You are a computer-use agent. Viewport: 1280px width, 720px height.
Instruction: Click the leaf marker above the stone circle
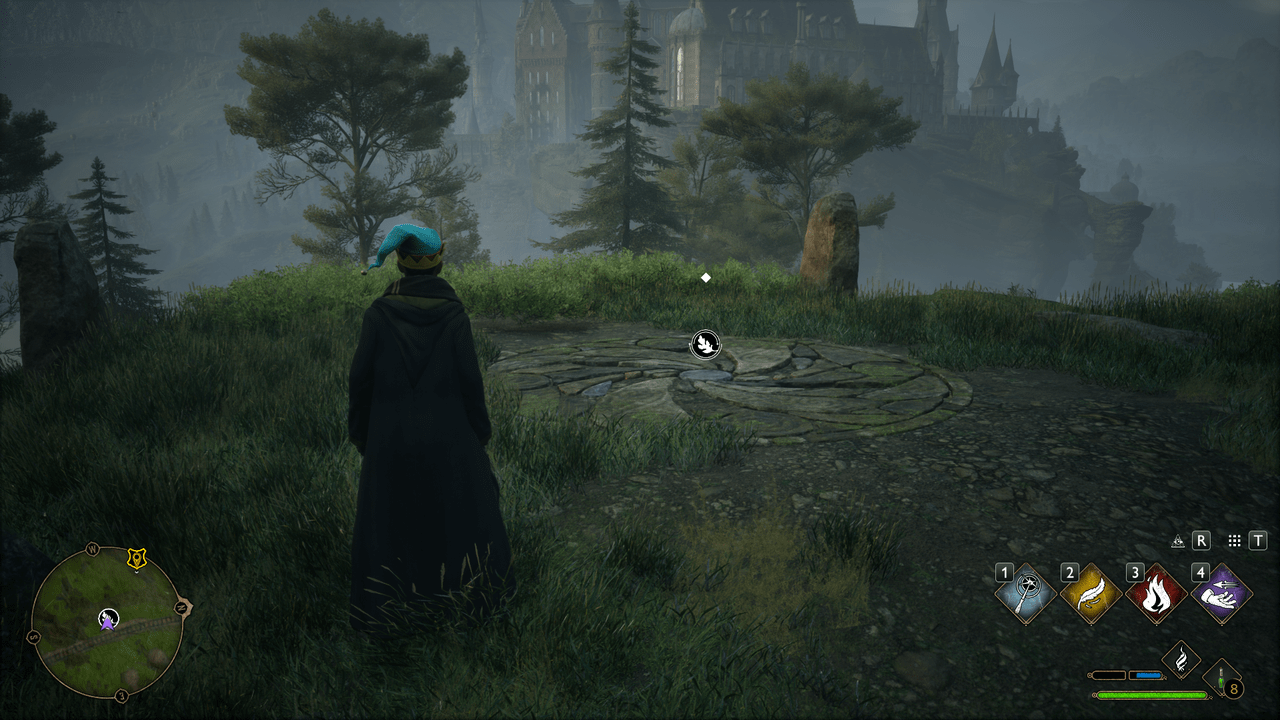coord(705,345)
